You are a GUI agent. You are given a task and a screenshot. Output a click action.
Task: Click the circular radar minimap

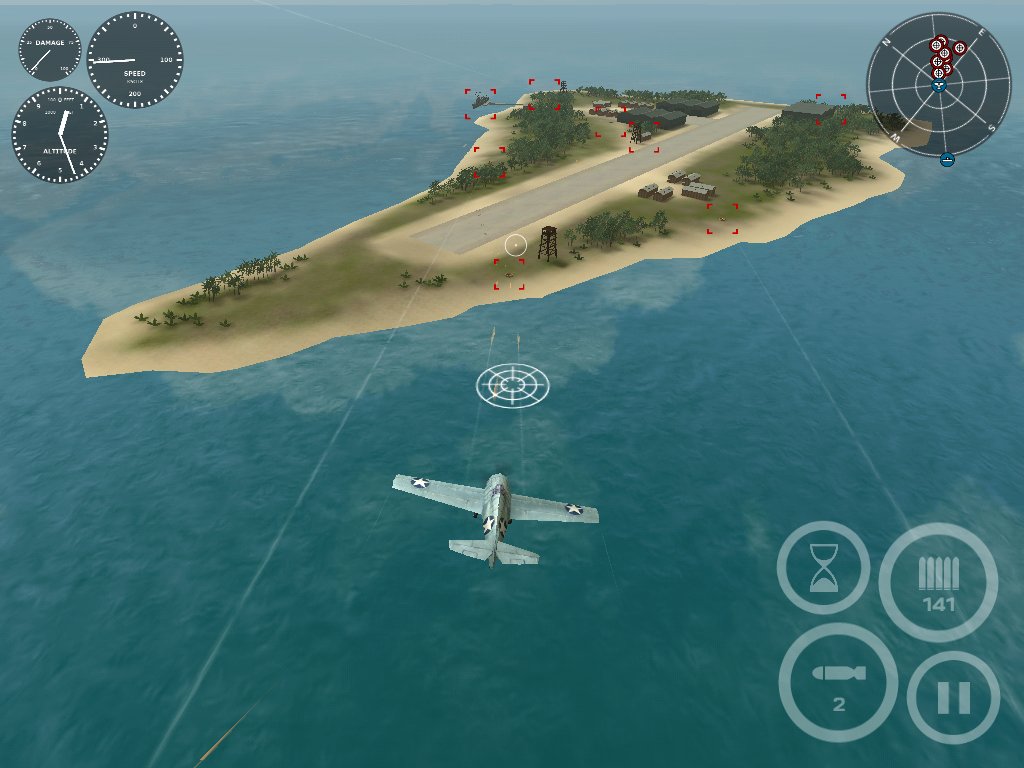[938, 85]
